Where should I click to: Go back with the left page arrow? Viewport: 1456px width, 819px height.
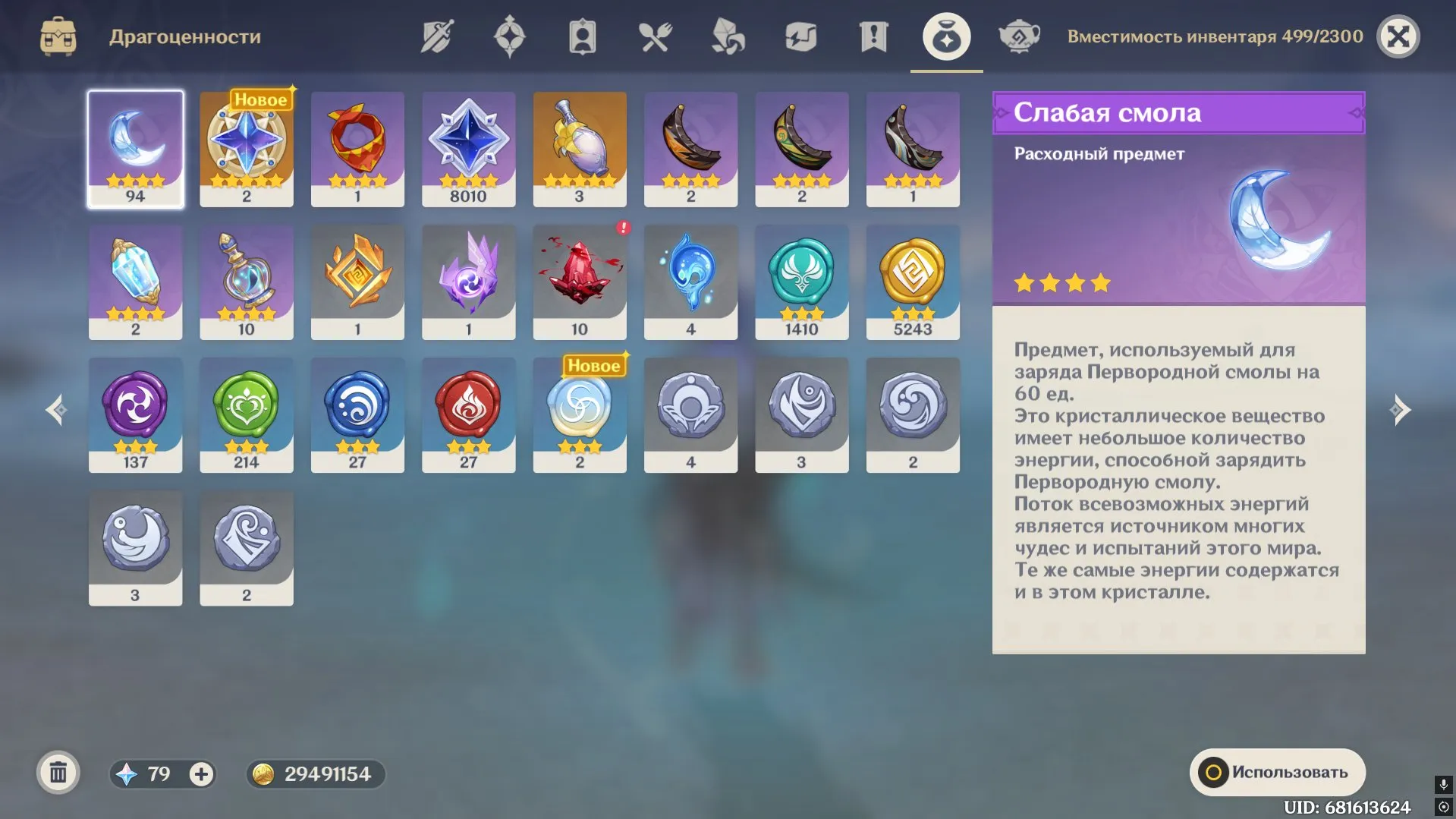[55, 410]
